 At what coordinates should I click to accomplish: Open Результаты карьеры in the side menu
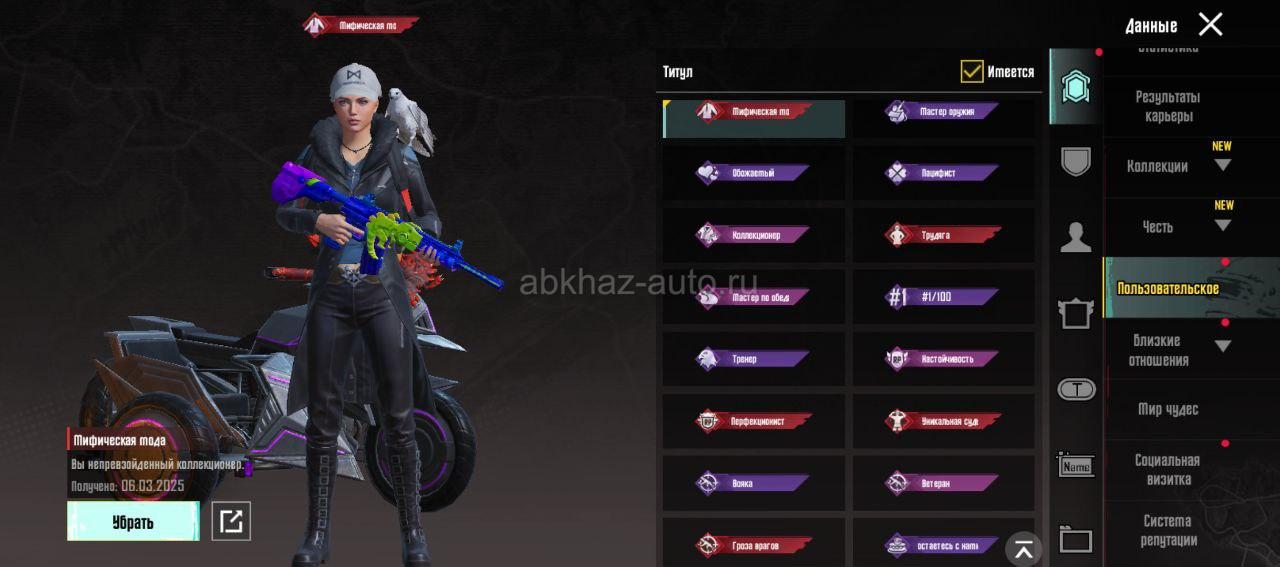pos(1167,106)
